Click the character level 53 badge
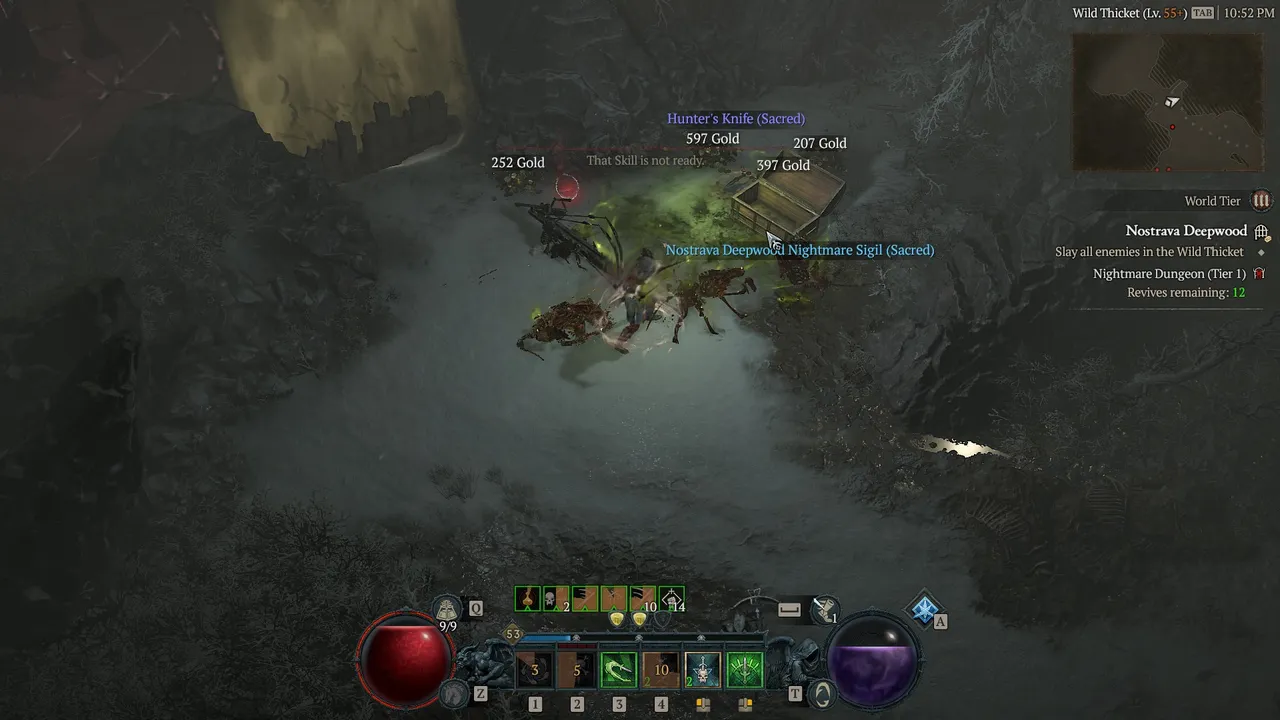 click(x=513, y=634)
